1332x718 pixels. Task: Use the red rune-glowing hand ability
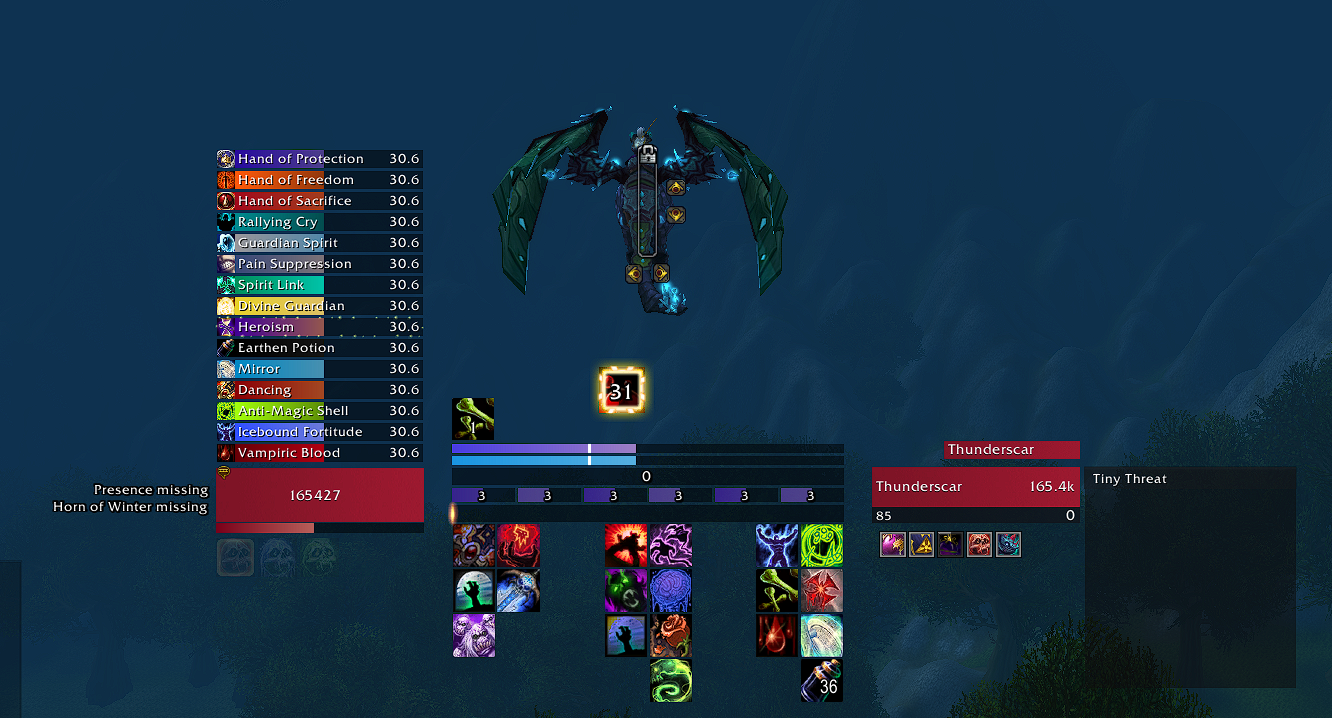click(518, 545)
